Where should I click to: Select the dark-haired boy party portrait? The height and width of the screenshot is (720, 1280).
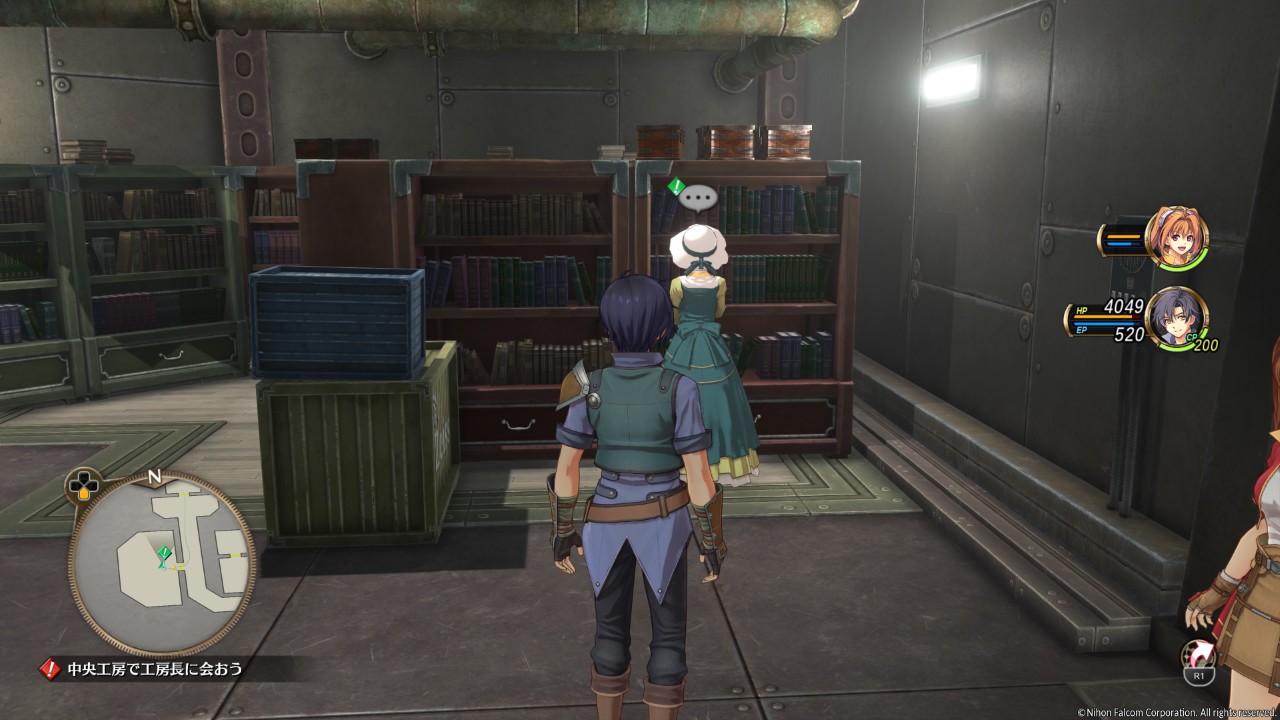coord(1174,318)
